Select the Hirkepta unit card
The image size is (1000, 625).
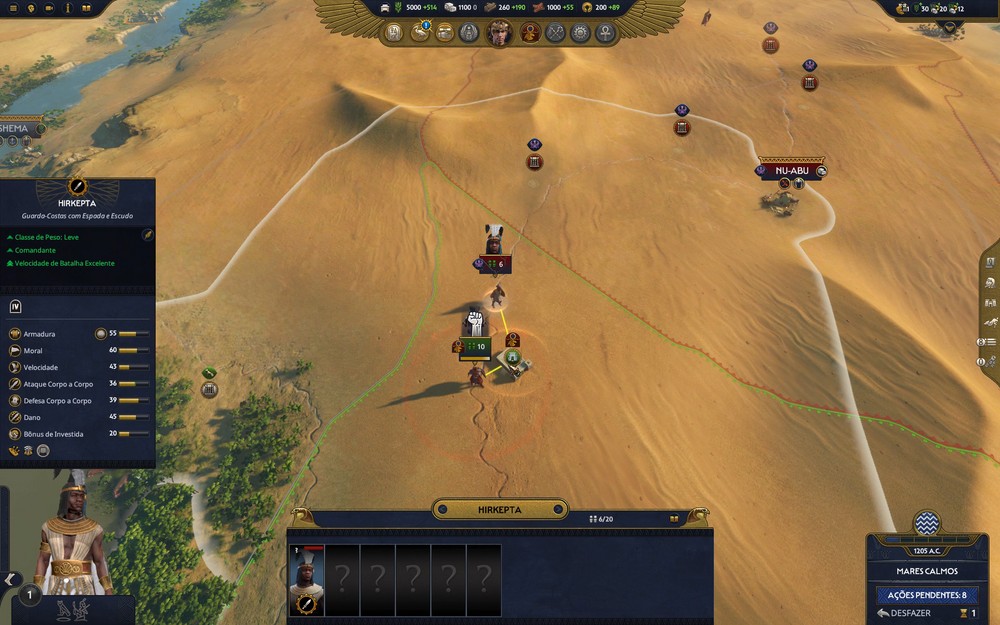(x=306, y=581)
